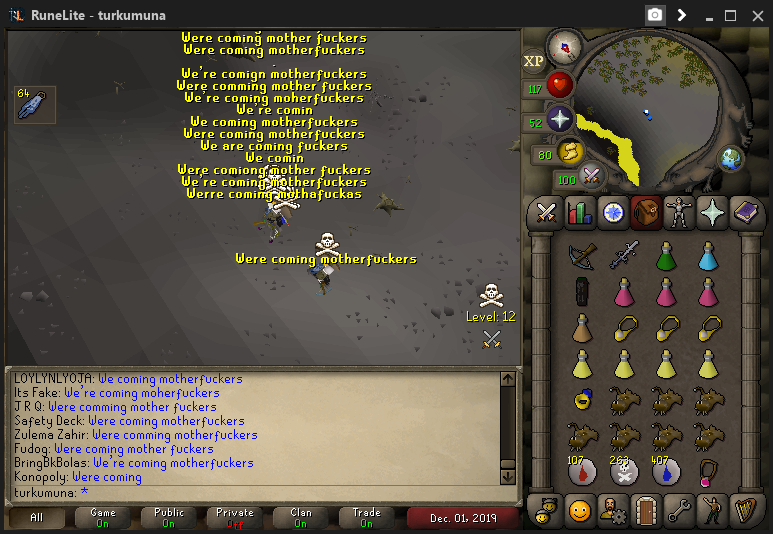Click the compass to face north
The height and width of the screenshot is (534, 773).
[x=566, y=46]
